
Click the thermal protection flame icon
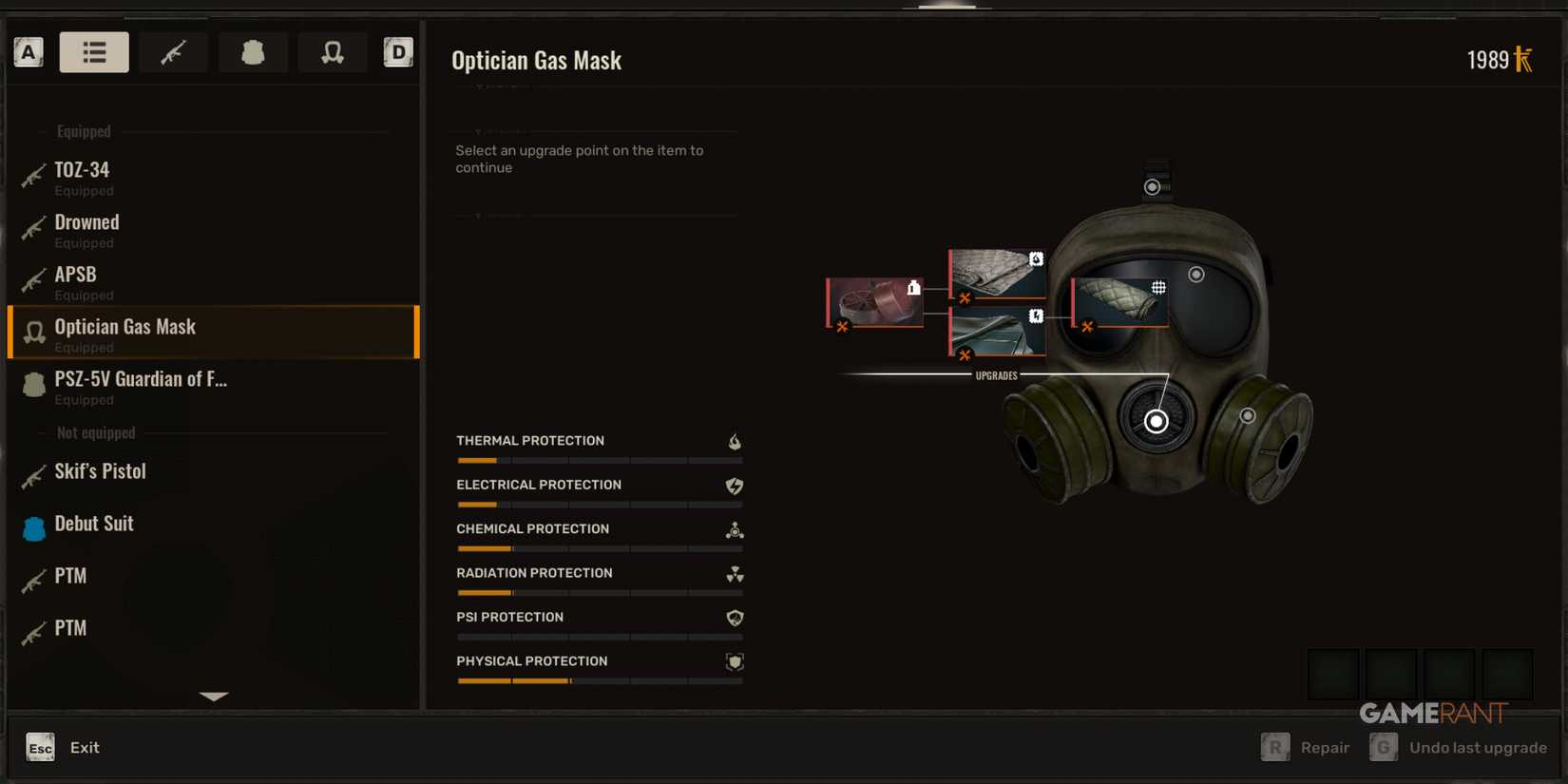pos(732,441)
